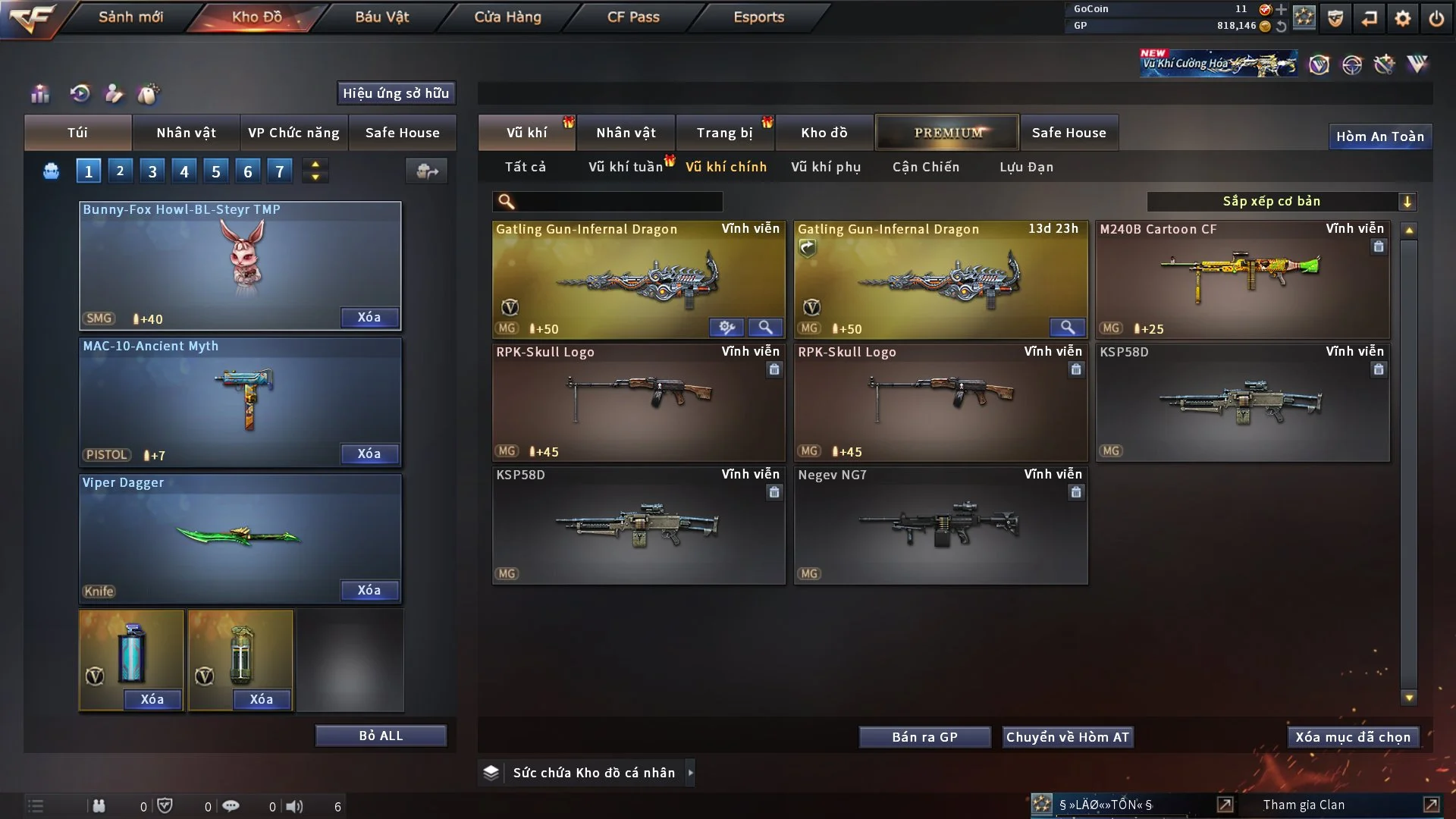Click the Bán ra GP button
This screenshot has height=819, width=1456.
924,737
